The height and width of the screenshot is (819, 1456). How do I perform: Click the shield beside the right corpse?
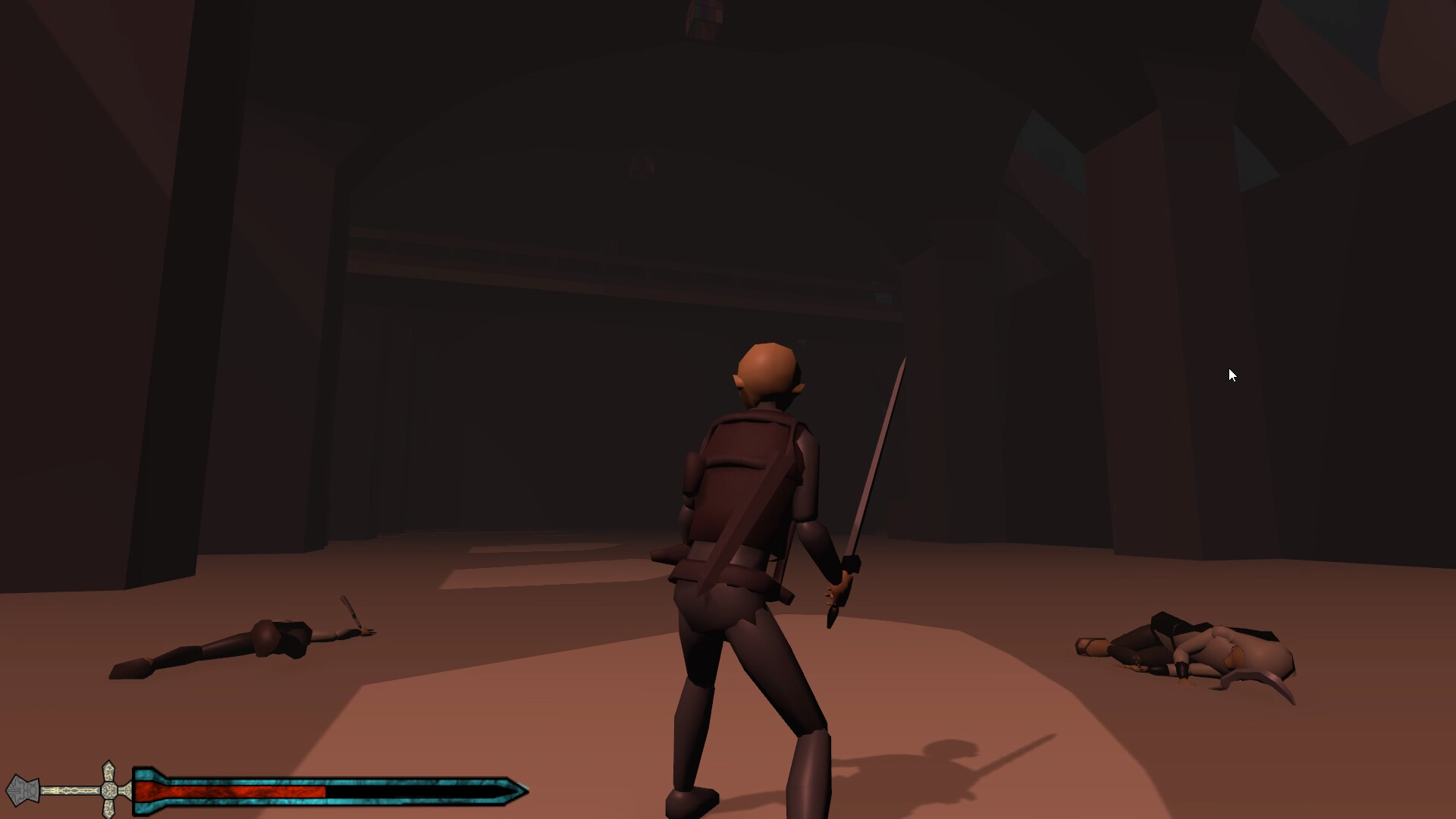(1255, 679)
